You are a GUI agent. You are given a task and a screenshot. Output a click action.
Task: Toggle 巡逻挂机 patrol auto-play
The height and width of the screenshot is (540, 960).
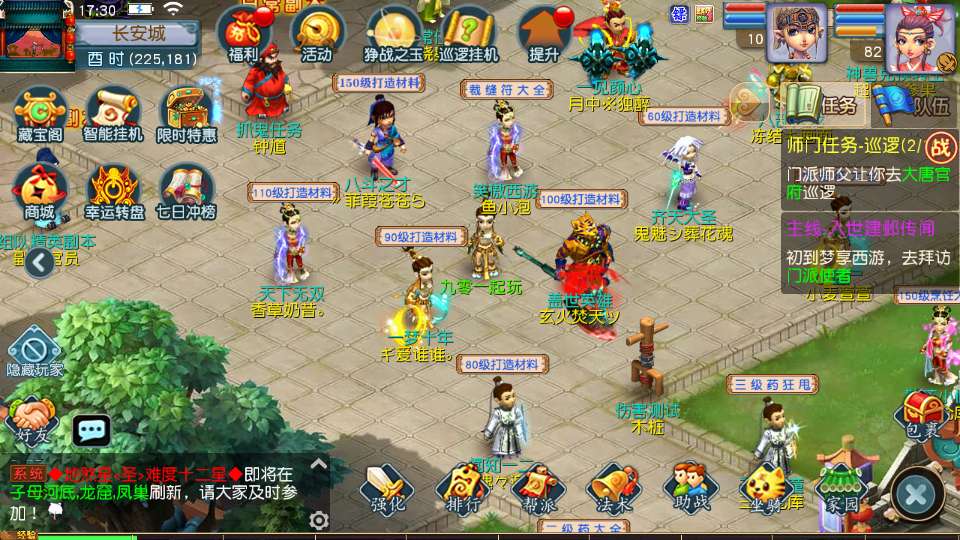(x=470, y=32)
